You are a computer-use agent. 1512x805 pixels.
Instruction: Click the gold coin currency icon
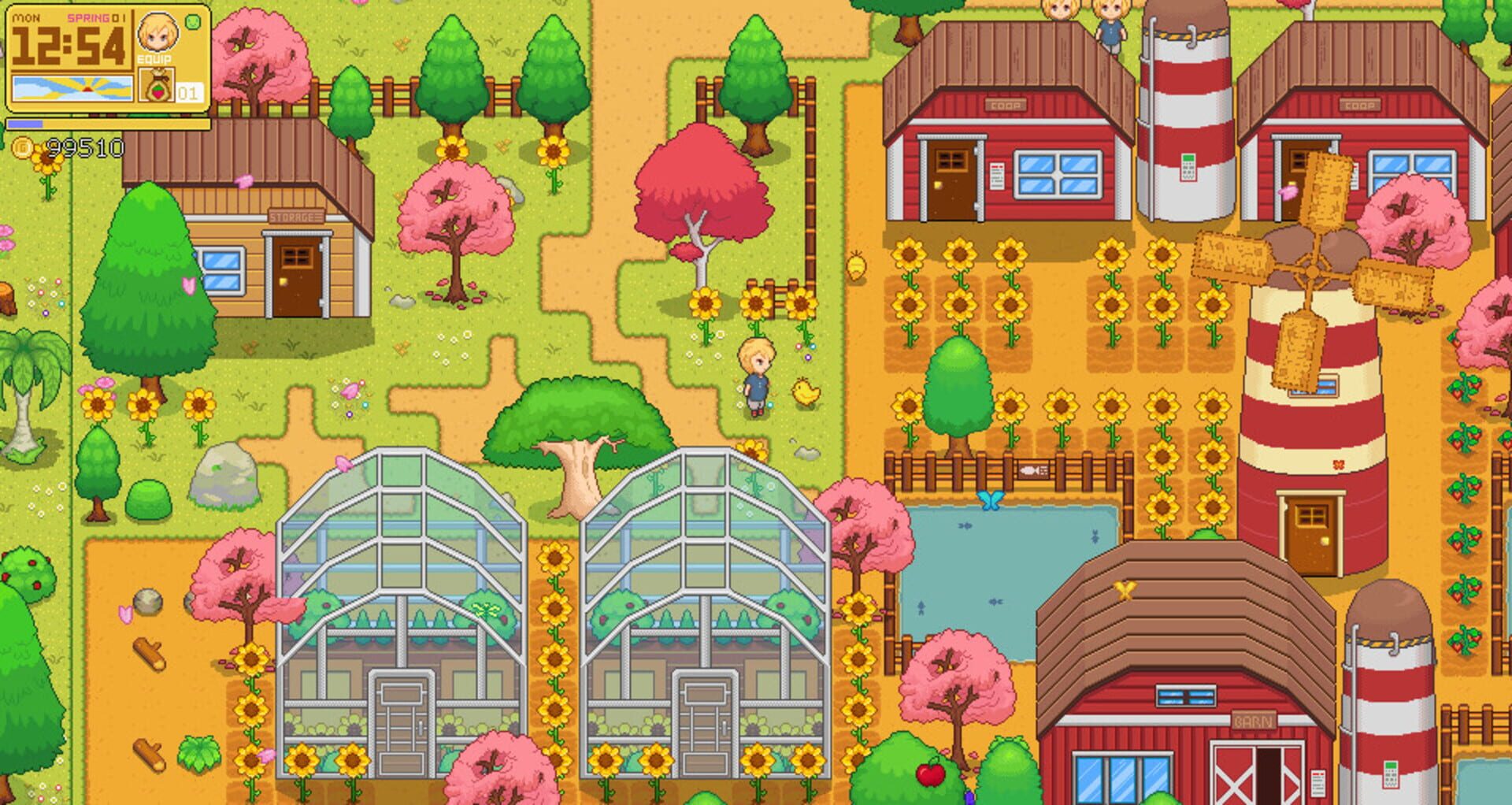[24, 146]
